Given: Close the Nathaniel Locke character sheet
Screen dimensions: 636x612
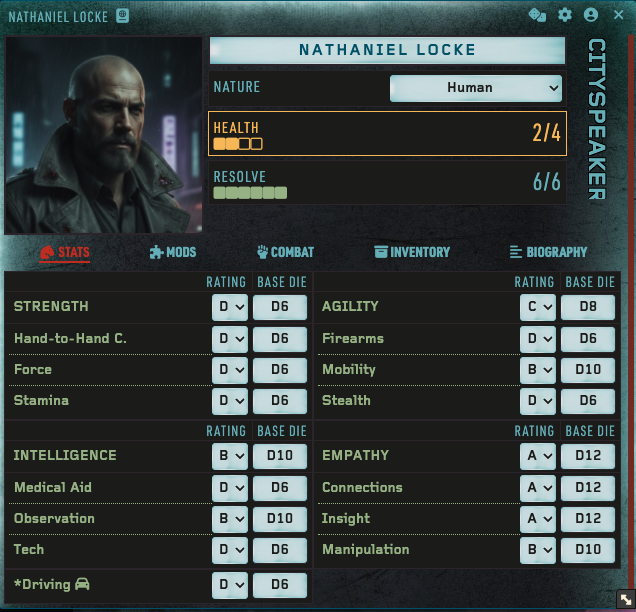Looking at the screenshot, I should (x=618, y=15).
